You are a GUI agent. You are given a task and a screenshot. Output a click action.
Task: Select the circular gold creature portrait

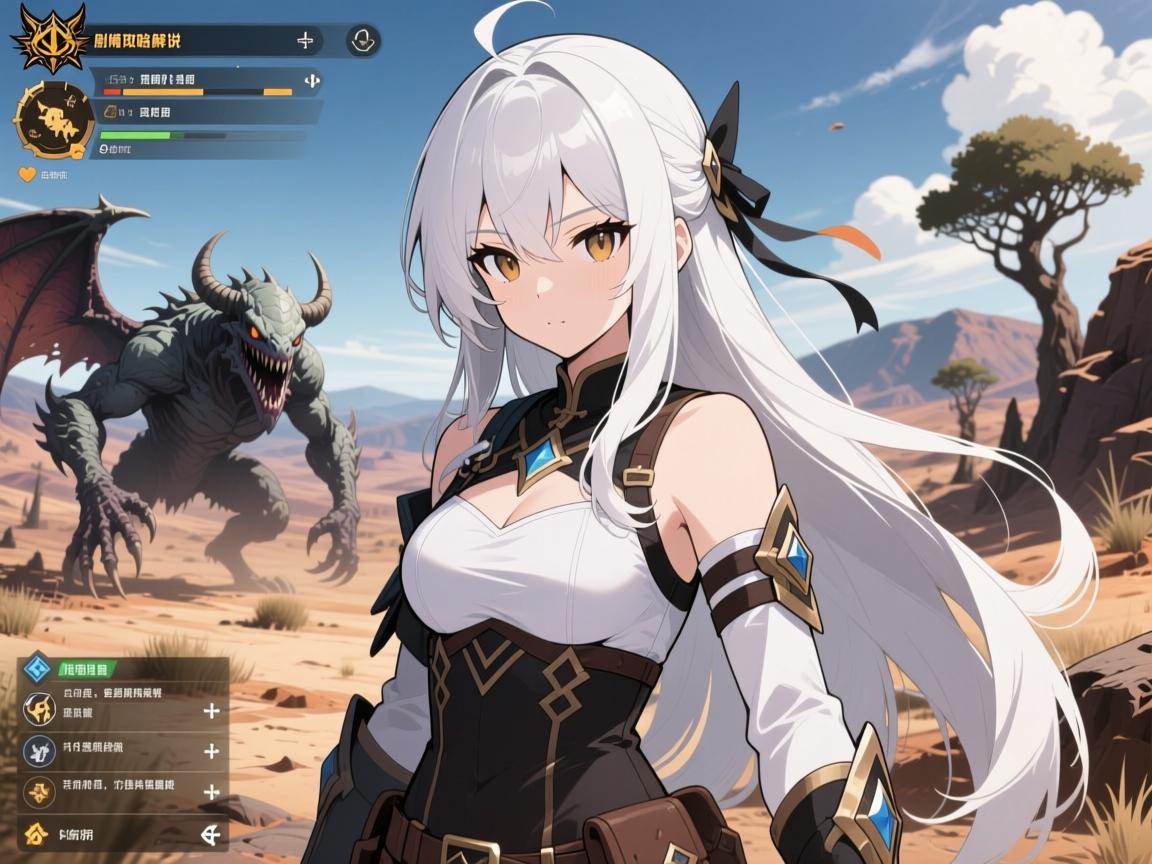coord(54,121)
